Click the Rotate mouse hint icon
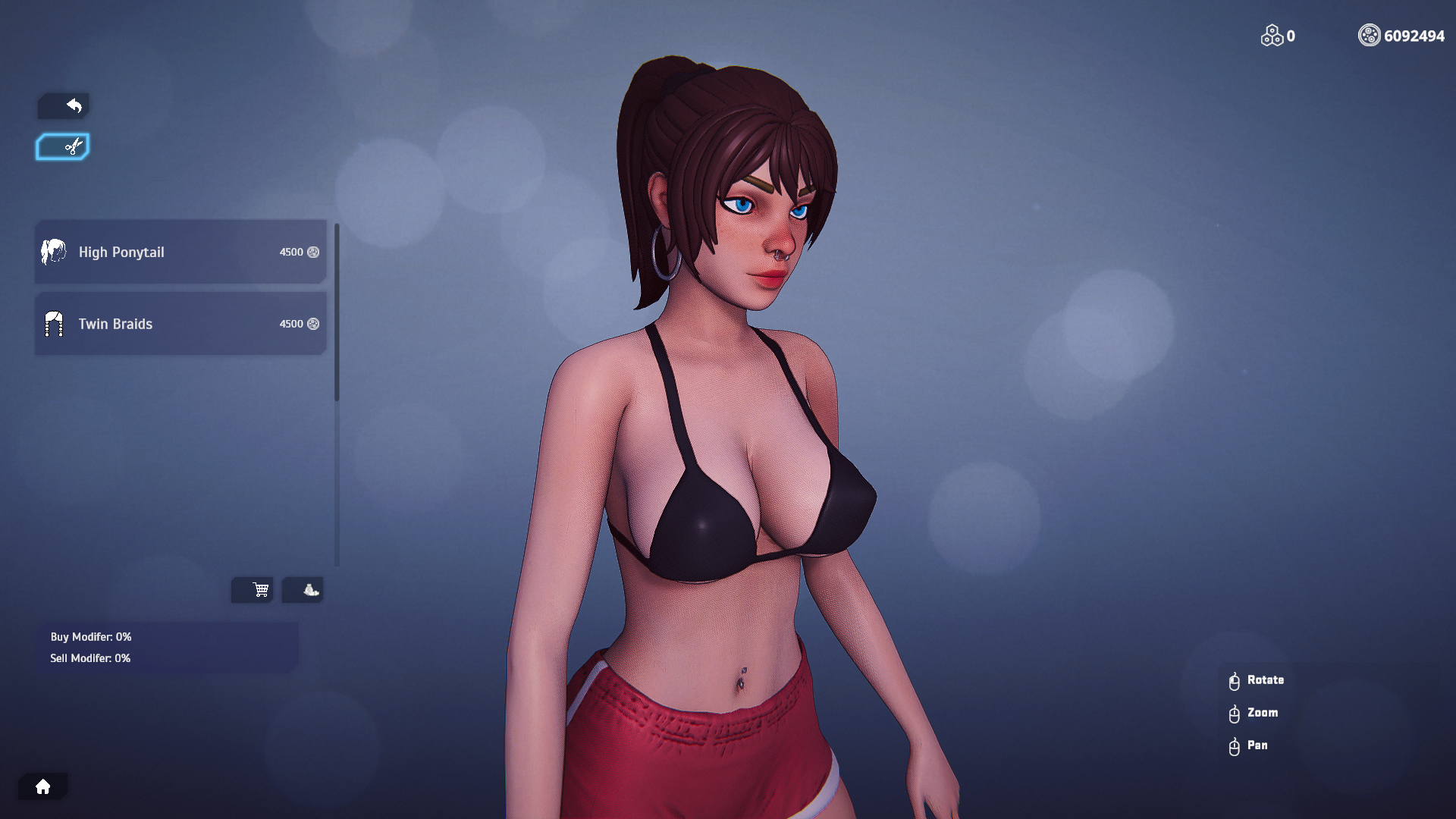 1234,680
